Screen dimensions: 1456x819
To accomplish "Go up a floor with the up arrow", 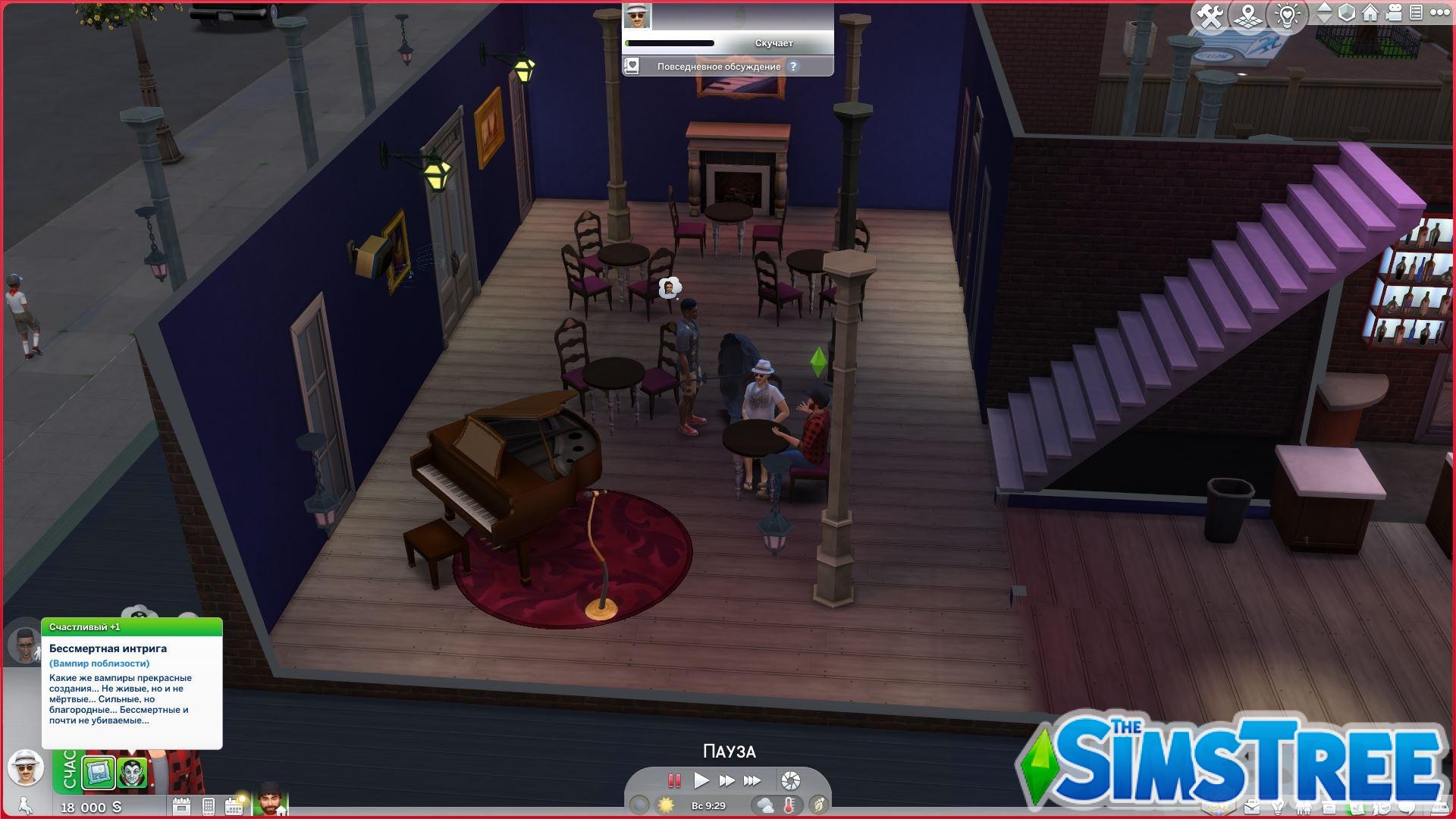I will click(x=1324, y=8).
